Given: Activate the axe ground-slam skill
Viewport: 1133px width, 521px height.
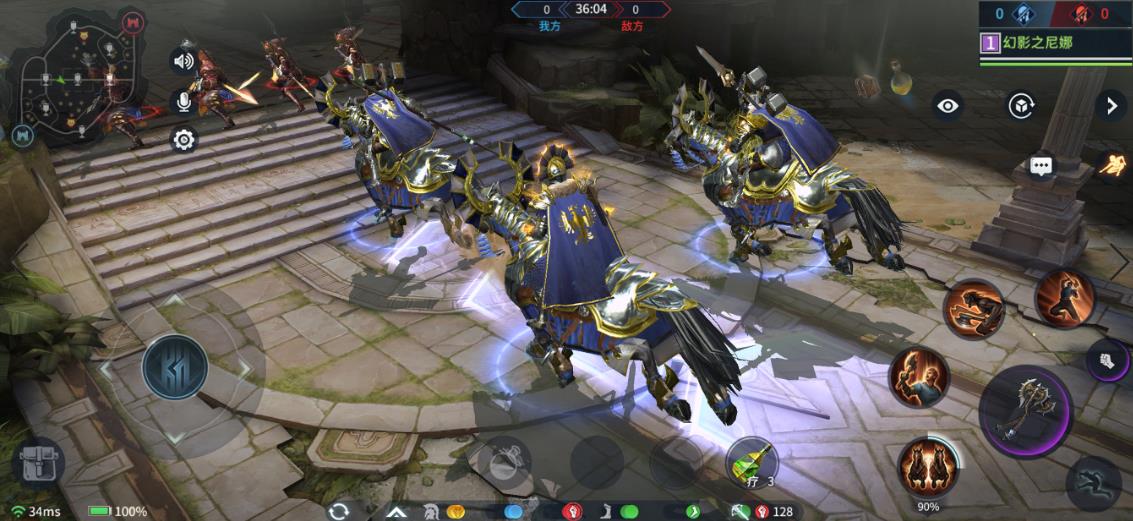Looking at the screenshot, I should (x=974, y=309).
